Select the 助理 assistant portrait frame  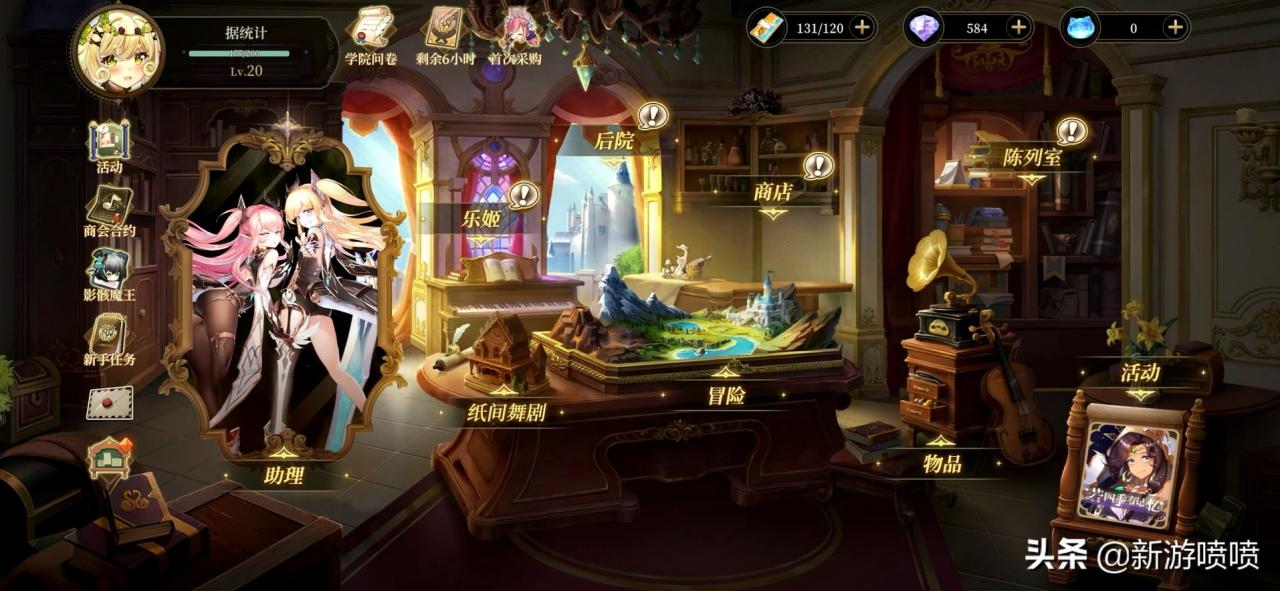coord(284,300)
